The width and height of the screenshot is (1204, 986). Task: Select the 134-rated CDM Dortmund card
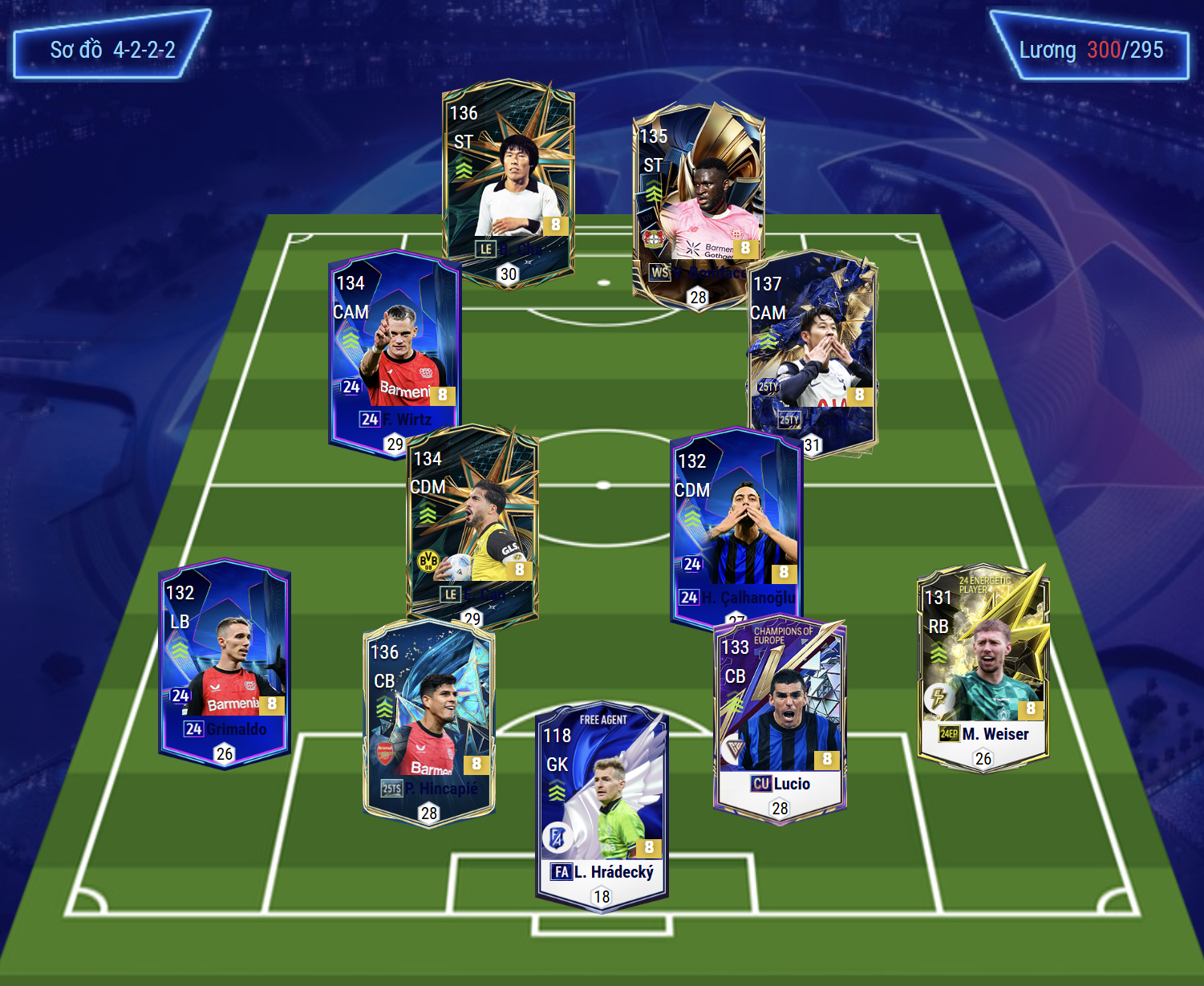472,525
